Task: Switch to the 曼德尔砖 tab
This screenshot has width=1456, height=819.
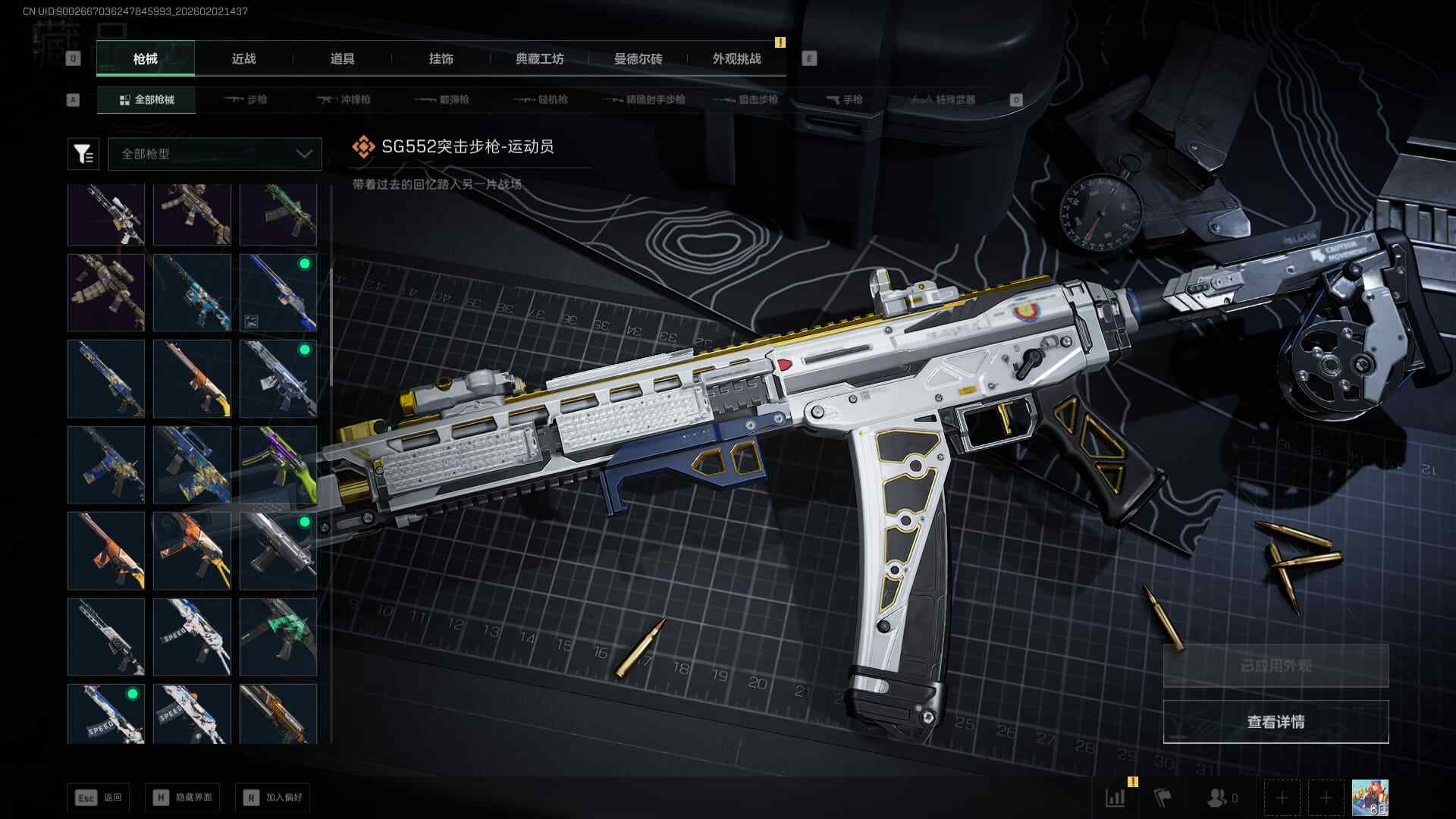Action: (638, 59)
